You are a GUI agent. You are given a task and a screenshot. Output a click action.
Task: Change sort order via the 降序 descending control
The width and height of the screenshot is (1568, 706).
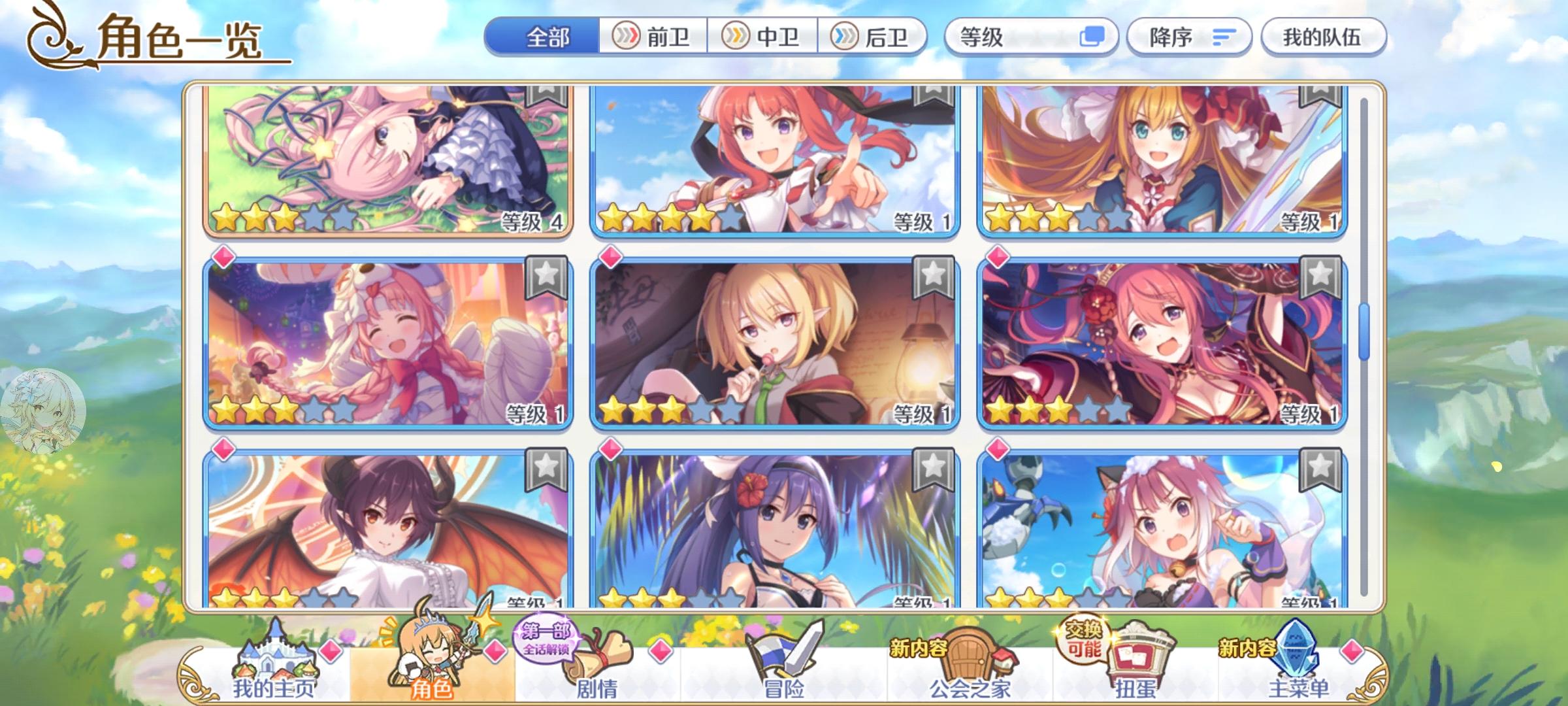tap(1189, 37)
